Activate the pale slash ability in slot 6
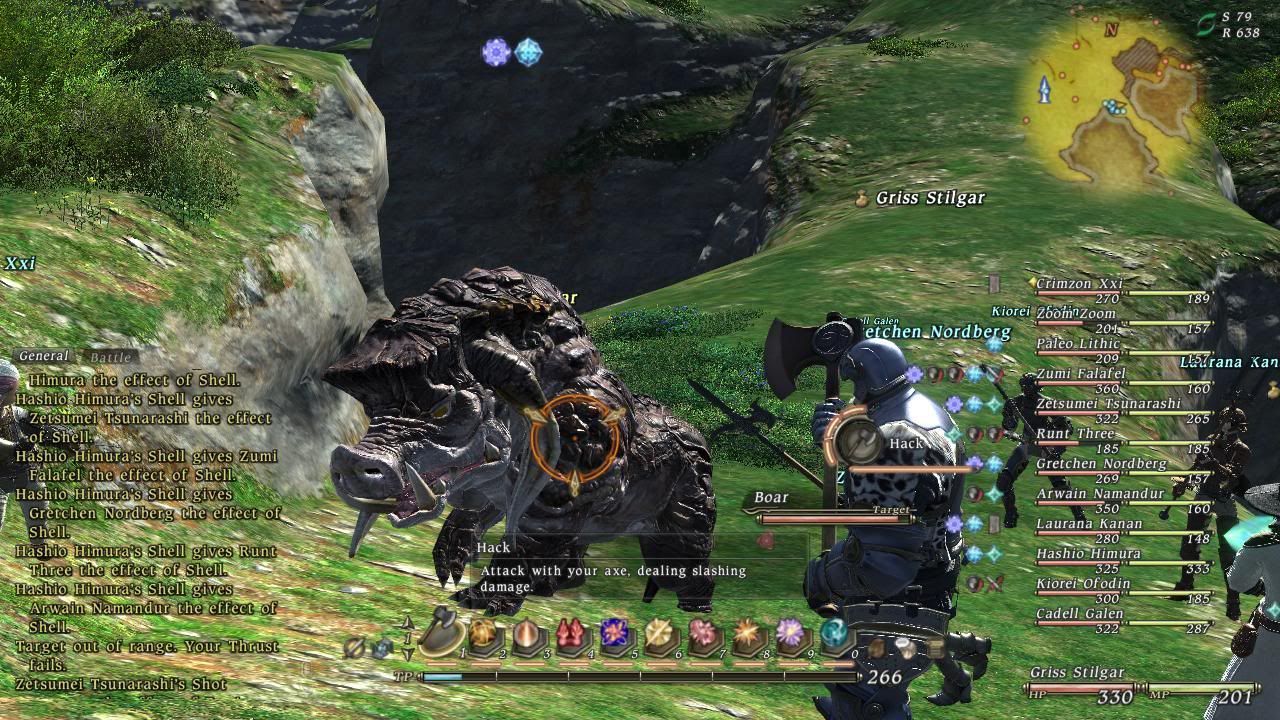The width and height of the screenshot is (1280, 720). tap(659, 634)
